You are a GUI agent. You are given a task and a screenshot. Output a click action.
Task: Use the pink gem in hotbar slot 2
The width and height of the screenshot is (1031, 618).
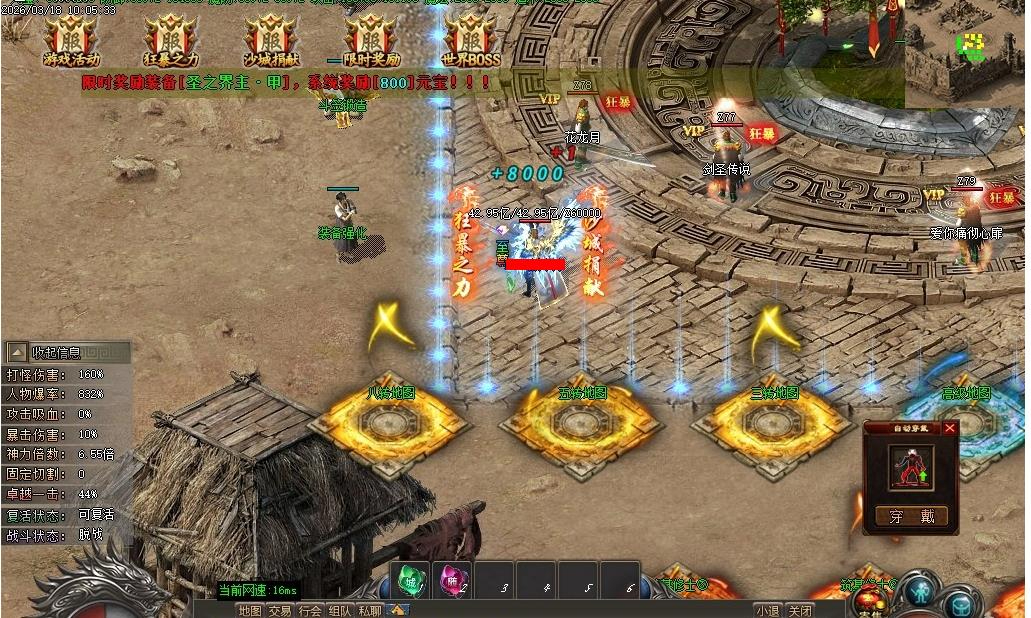pos(452,580)
